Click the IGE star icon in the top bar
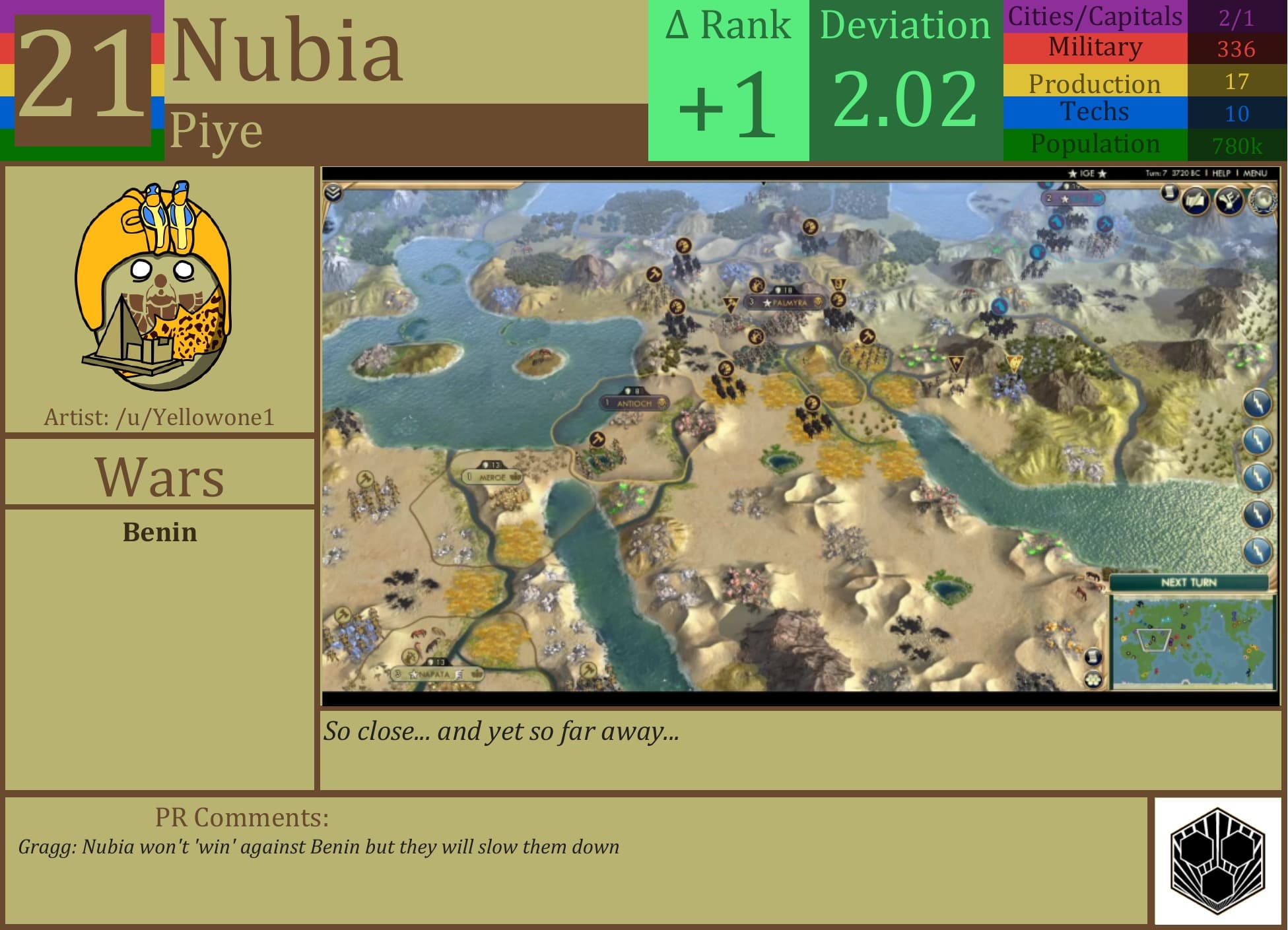The image size is (1288, 930). click(x=1072, y=172)
